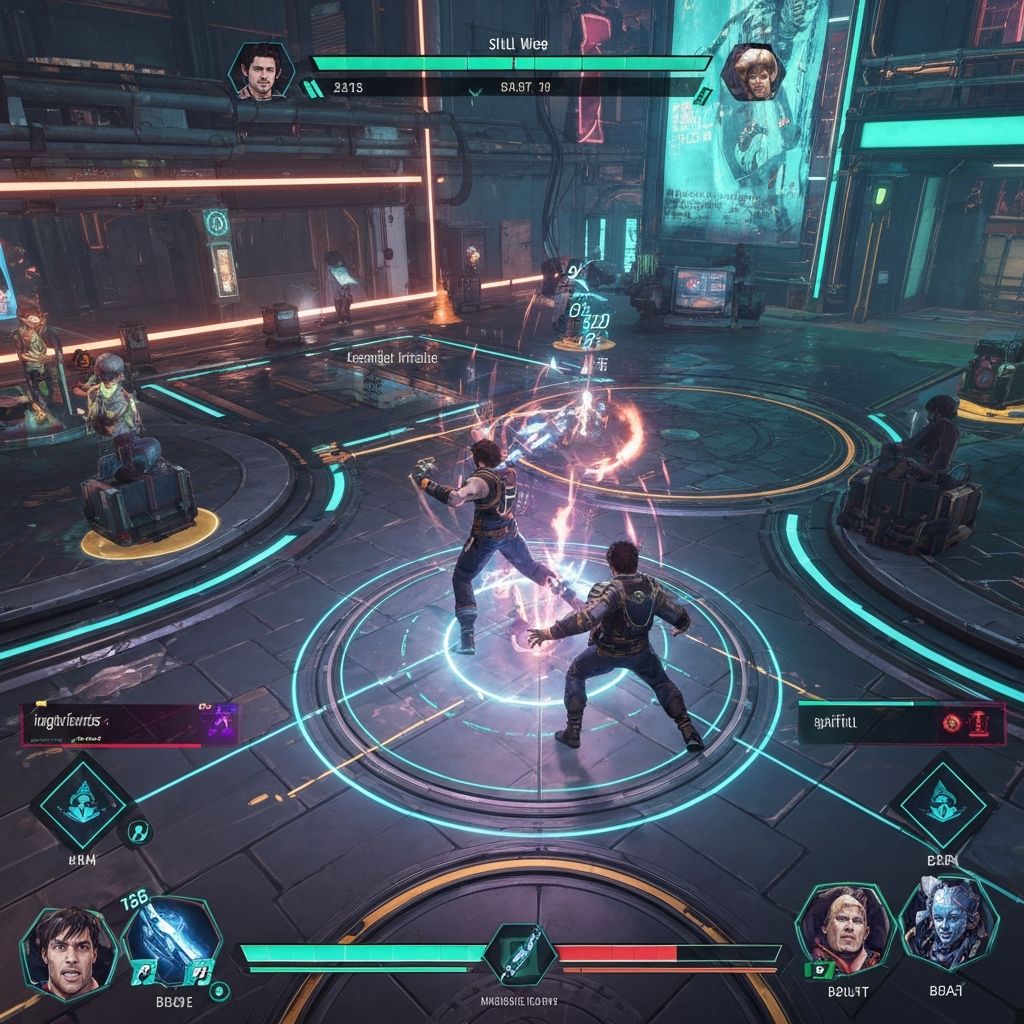
Task: Activate the left teal diamond ability icon
Action: point(80,802)
